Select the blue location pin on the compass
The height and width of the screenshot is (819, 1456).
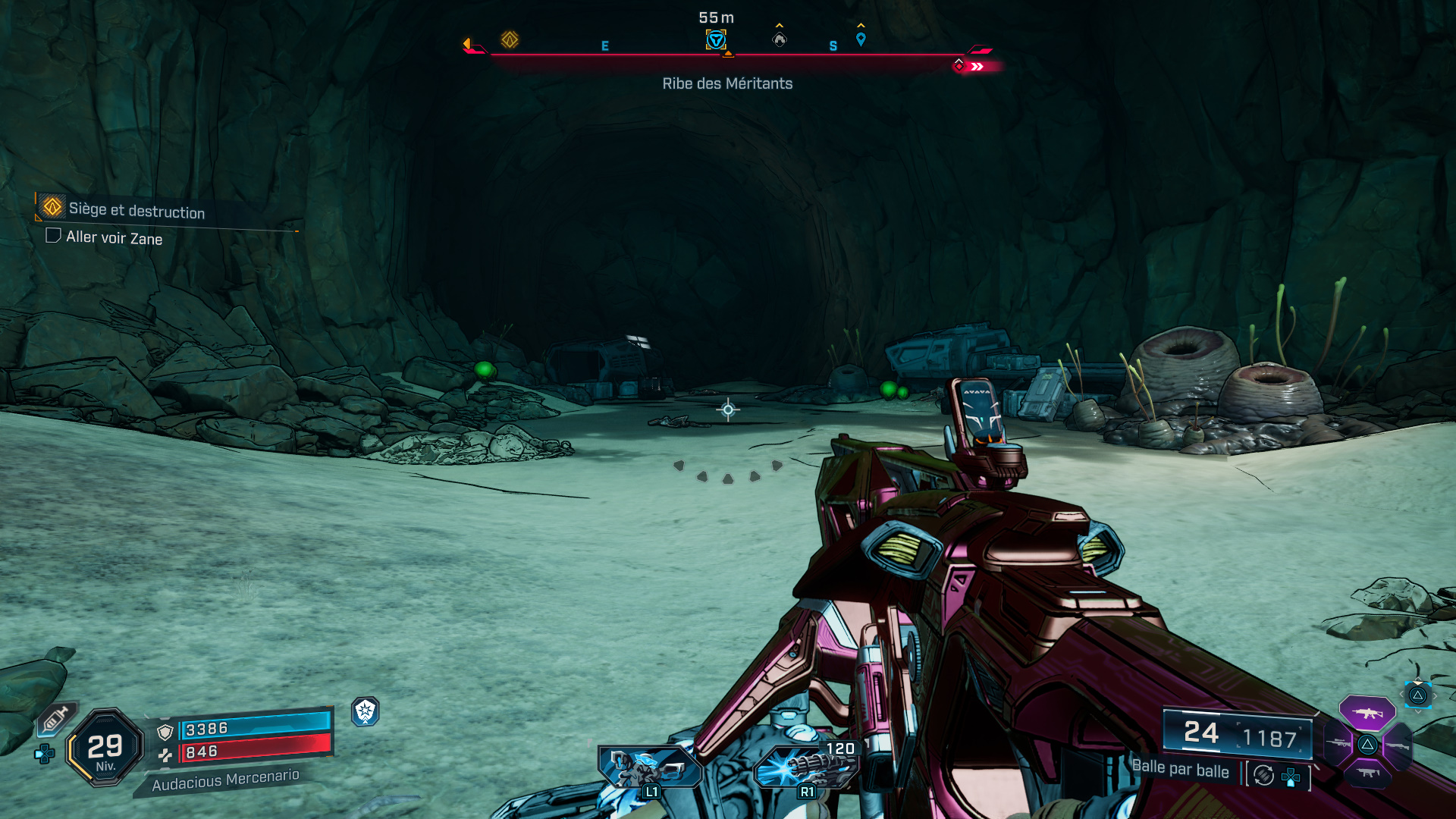(x=861, y=39)
